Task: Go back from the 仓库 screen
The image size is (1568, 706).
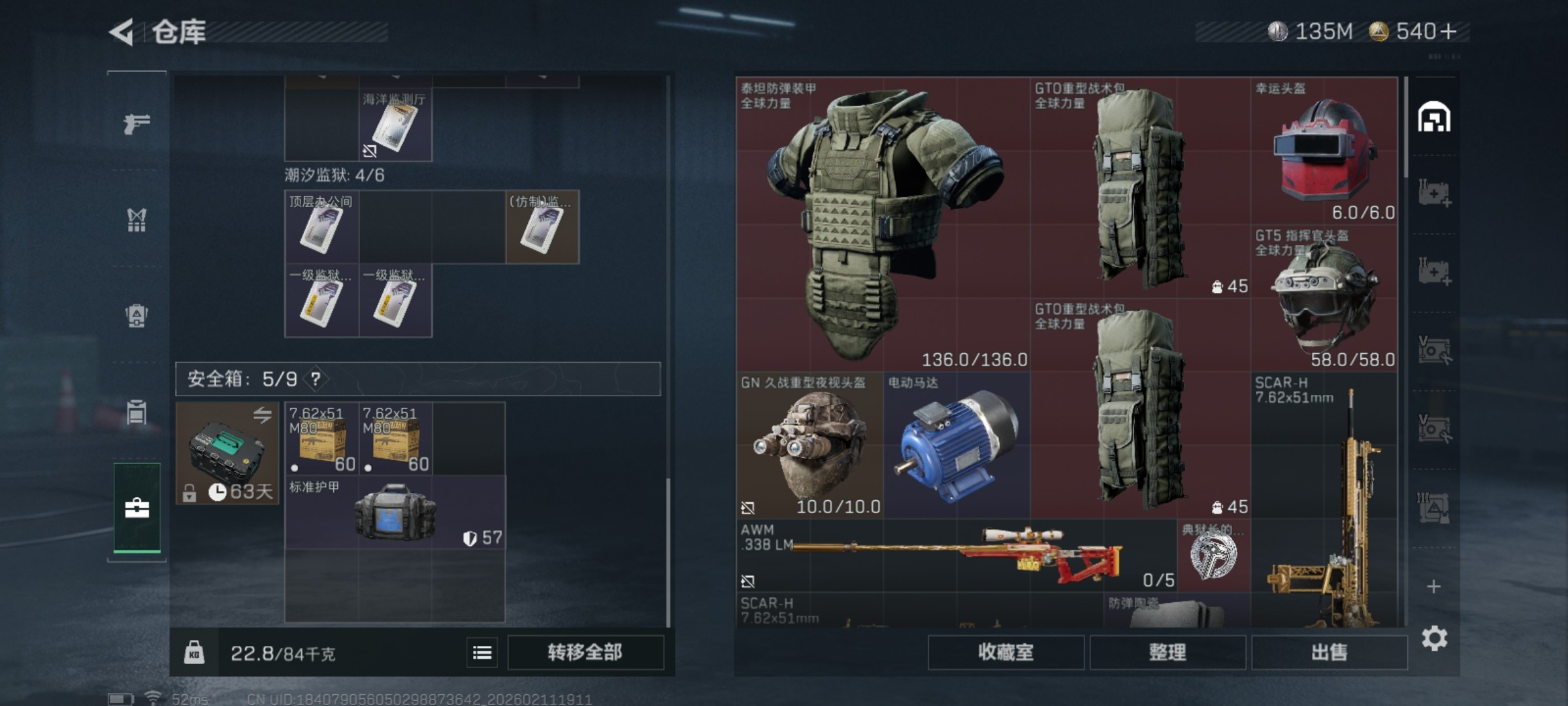Action: 122,32
